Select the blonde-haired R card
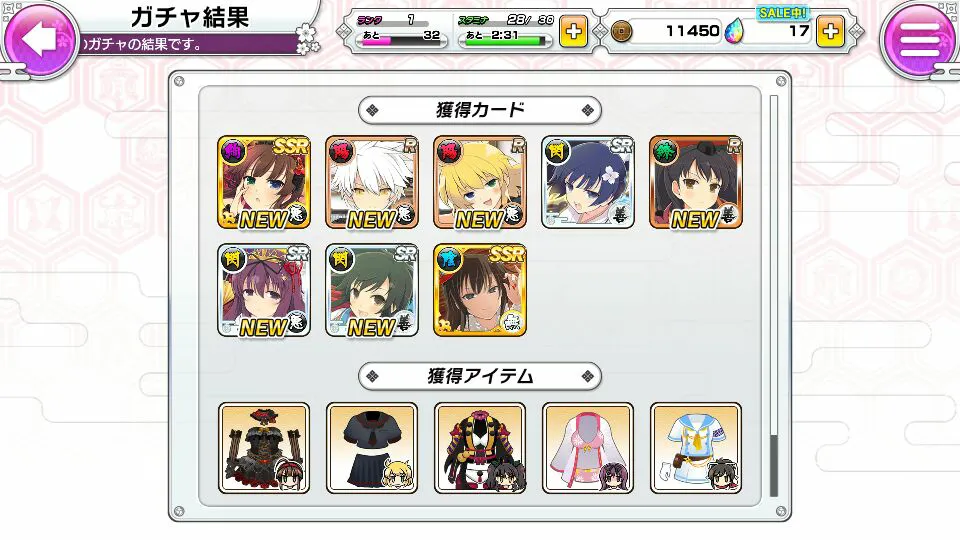 point(480,182)
